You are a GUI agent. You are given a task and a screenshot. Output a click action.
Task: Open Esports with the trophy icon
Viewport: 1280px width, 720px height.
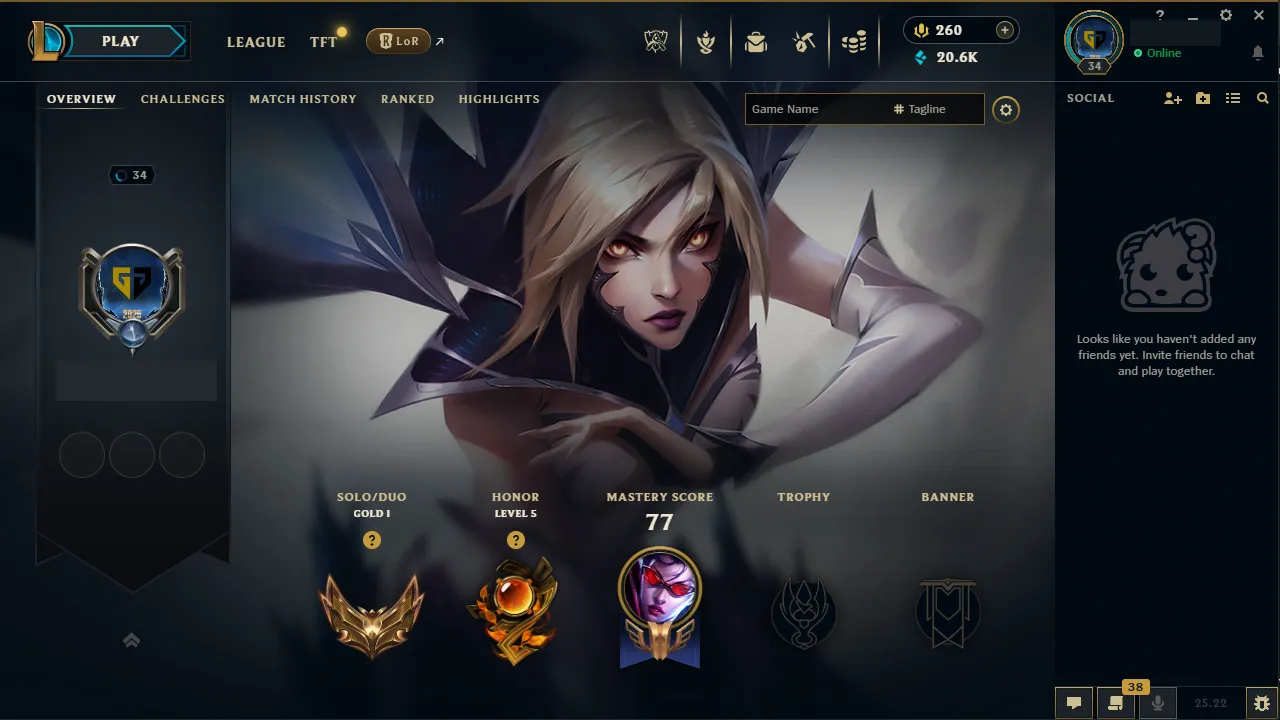(655, 41)
